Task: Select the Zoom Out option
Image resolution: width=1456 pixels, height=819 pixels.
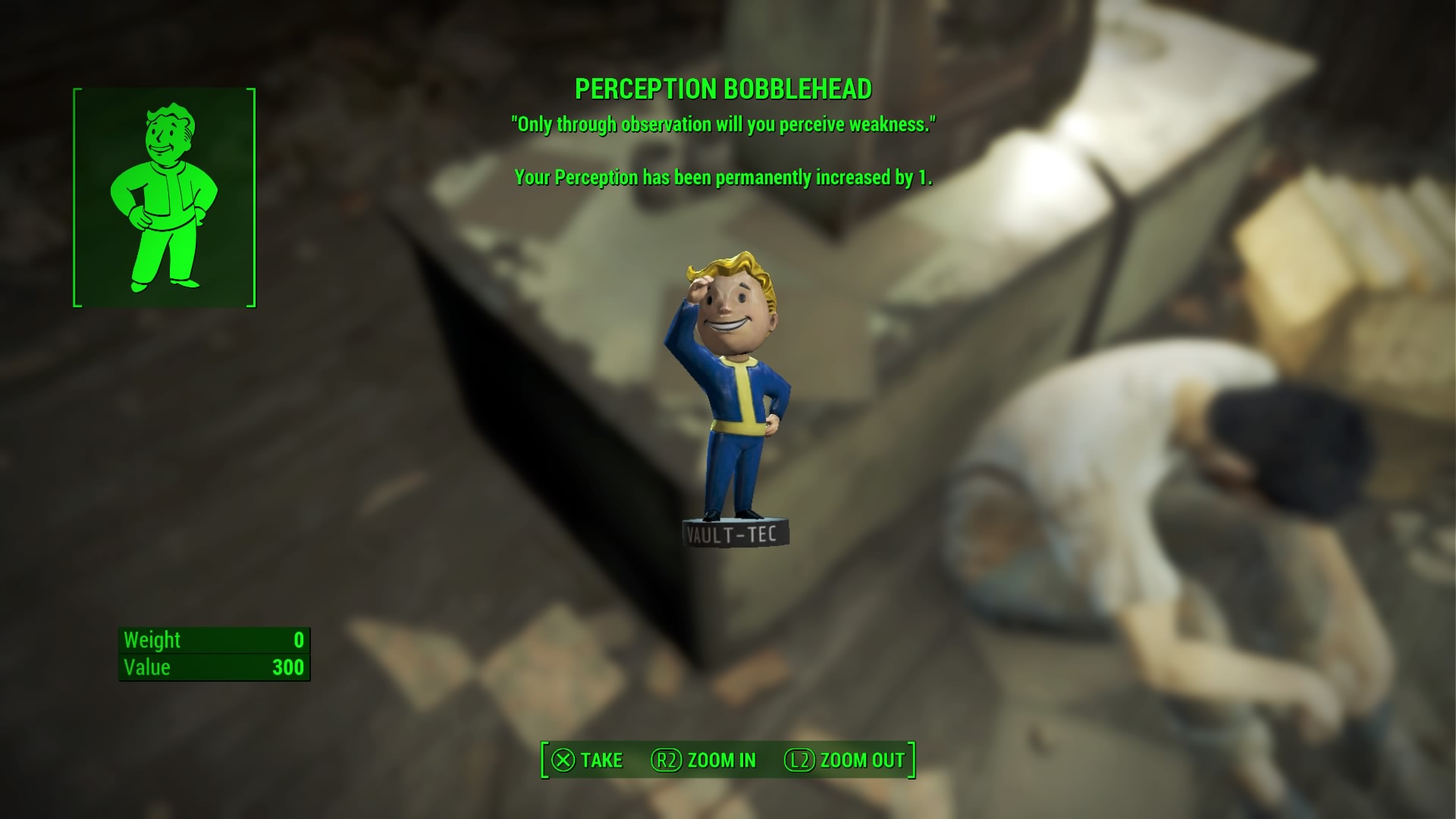Action: pos(845,760)
